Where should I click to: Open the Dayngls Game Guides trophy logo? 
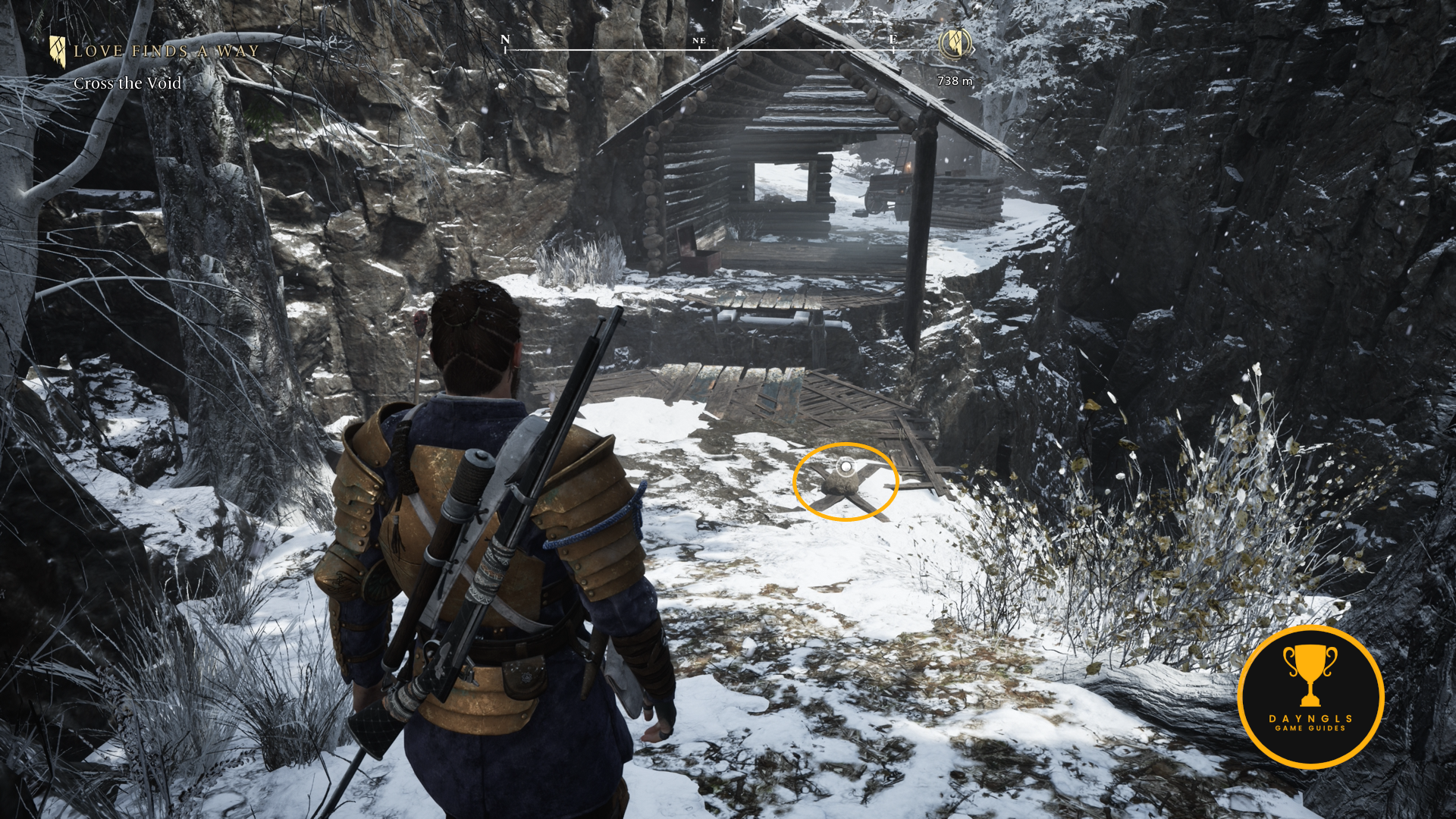[1310, 697]
